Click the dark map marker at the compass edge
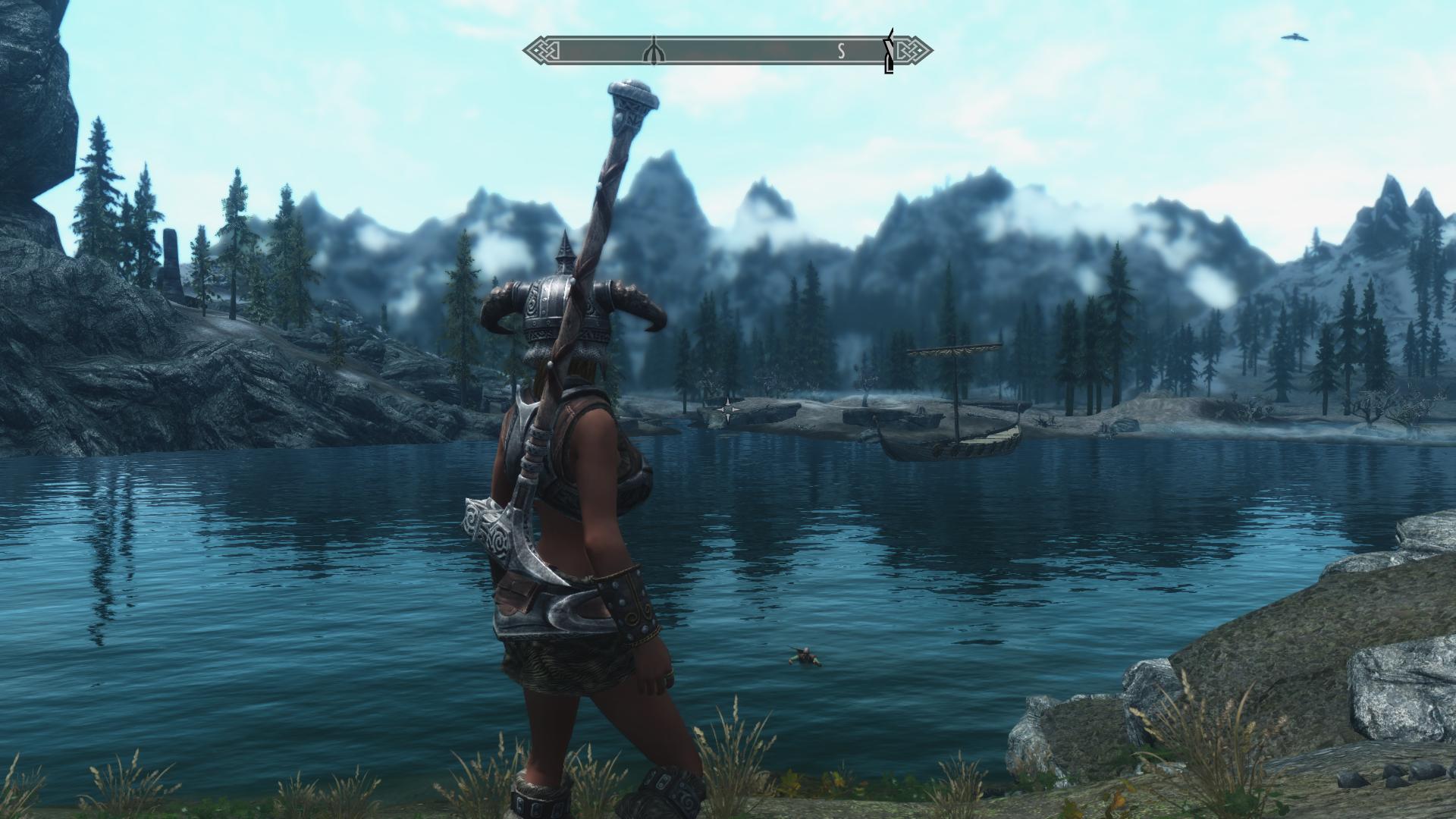Screen dimensions: 1456x819 (889, 53)
